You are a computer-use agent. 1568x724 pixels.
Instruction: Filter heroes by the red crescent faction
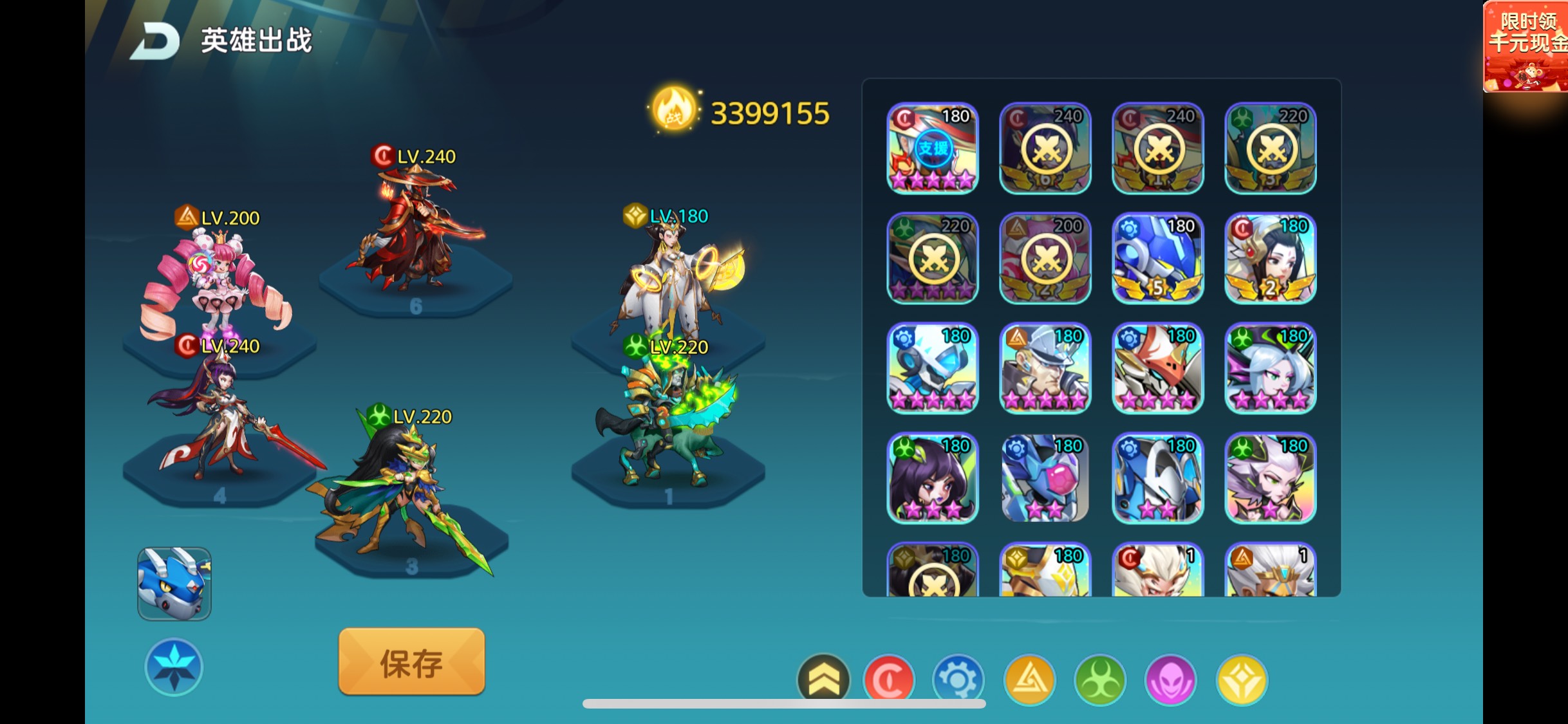(889, 680)
